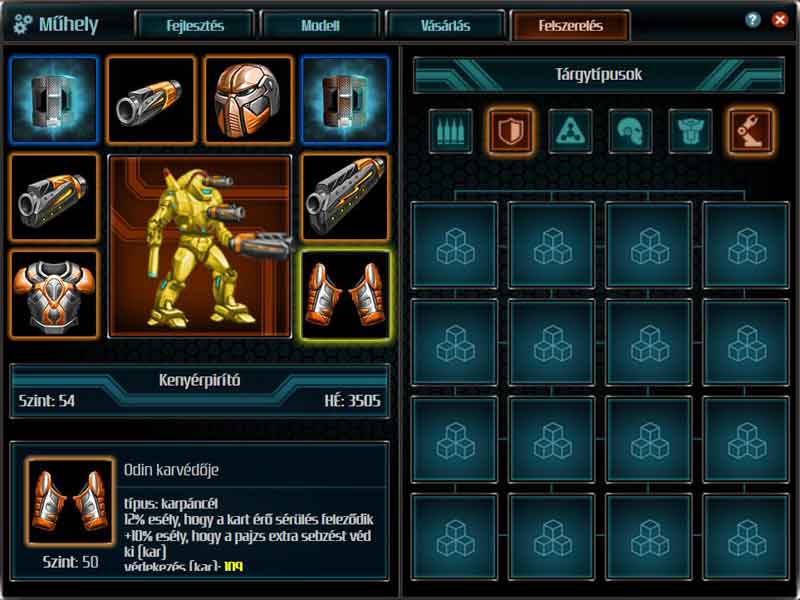Viewport: 800px width, 600px height.
Task: Click the Odin karvédője arm guards slot
Action: tap(346, 294)
